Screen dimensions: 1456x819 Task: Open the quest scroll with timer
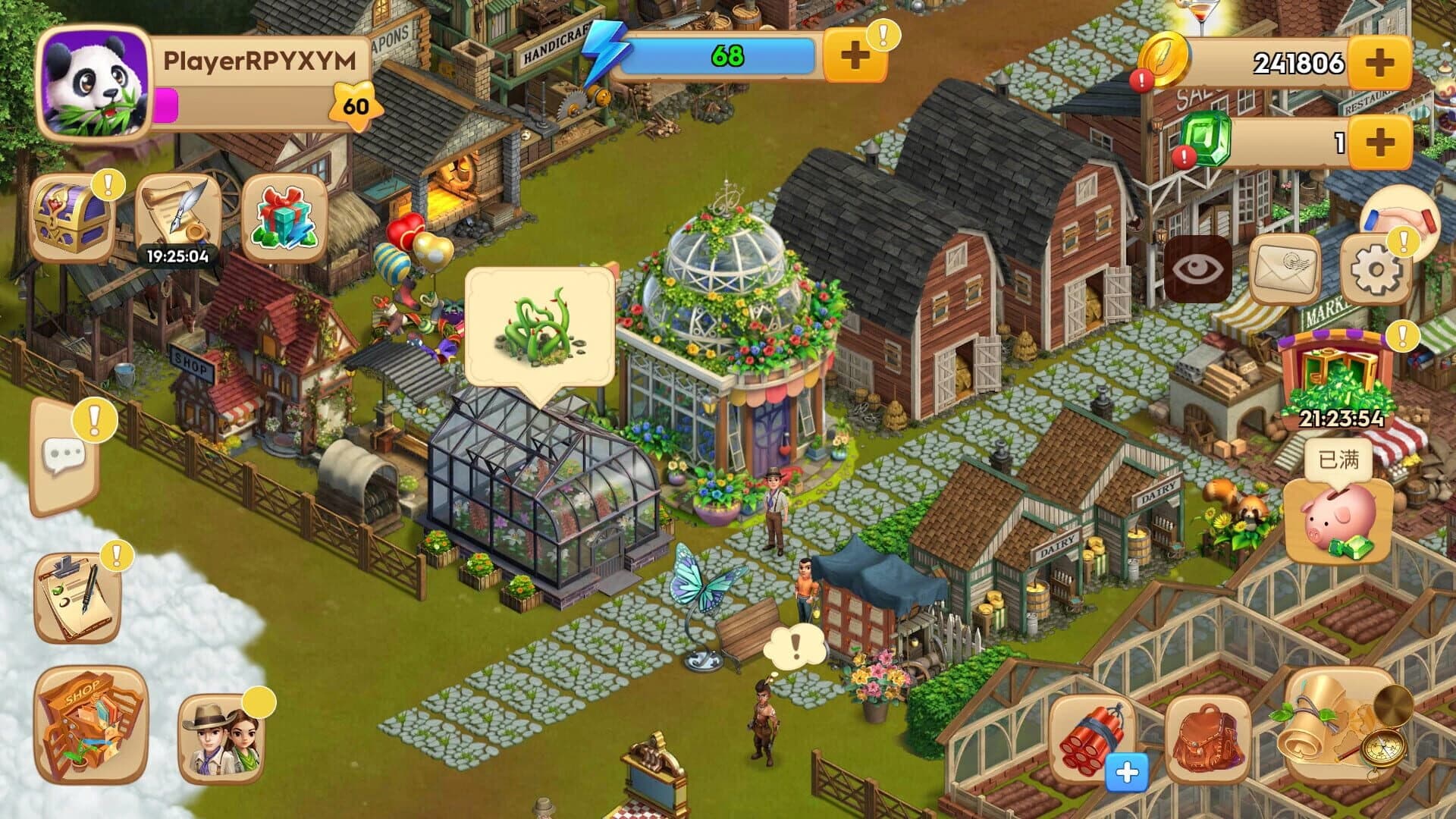coord(180,212)
